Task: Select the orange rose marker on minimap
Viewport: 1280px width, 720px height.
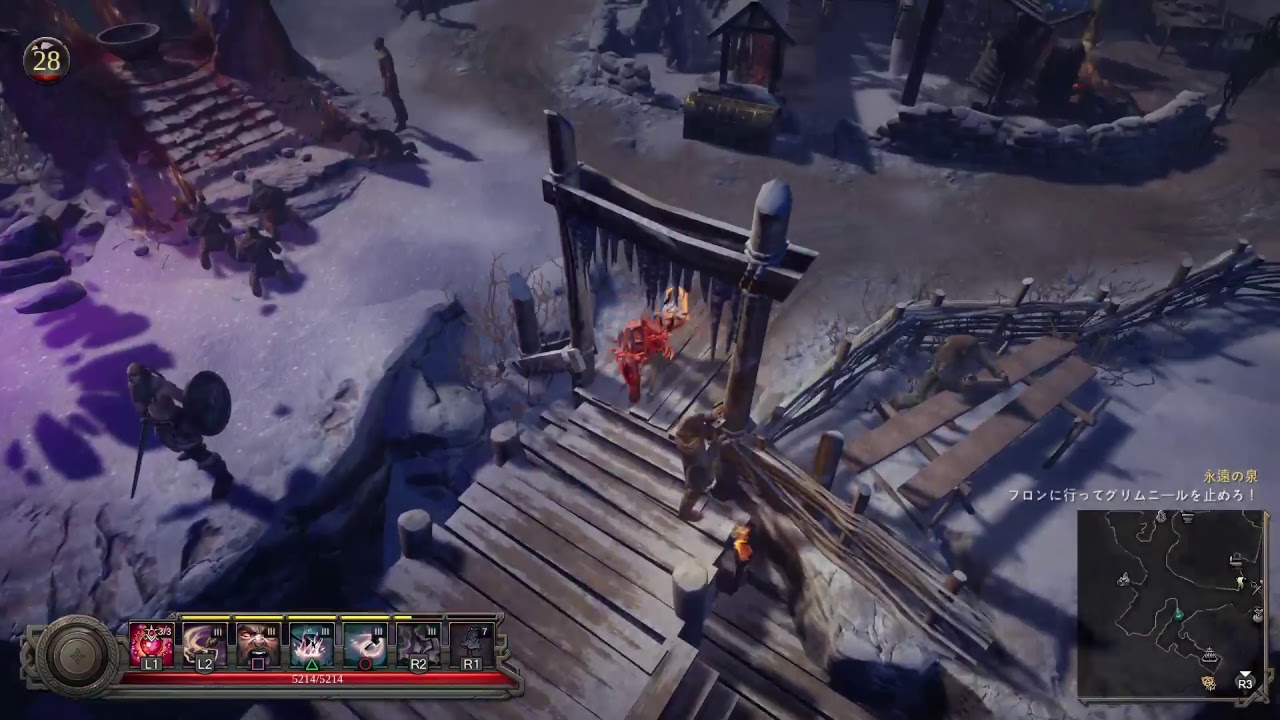Action: coord(1209,682)
